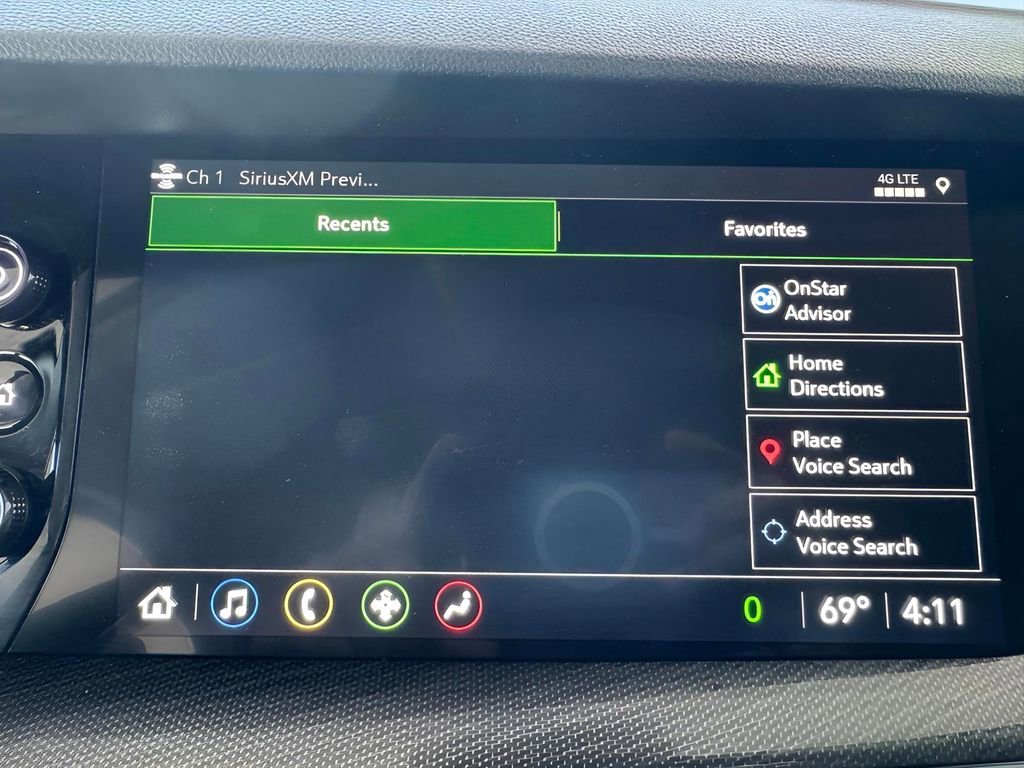This screenshot has width=1024, height=768.
Task: Tap the 4:11 clock
Action: [x=933, y=611]
